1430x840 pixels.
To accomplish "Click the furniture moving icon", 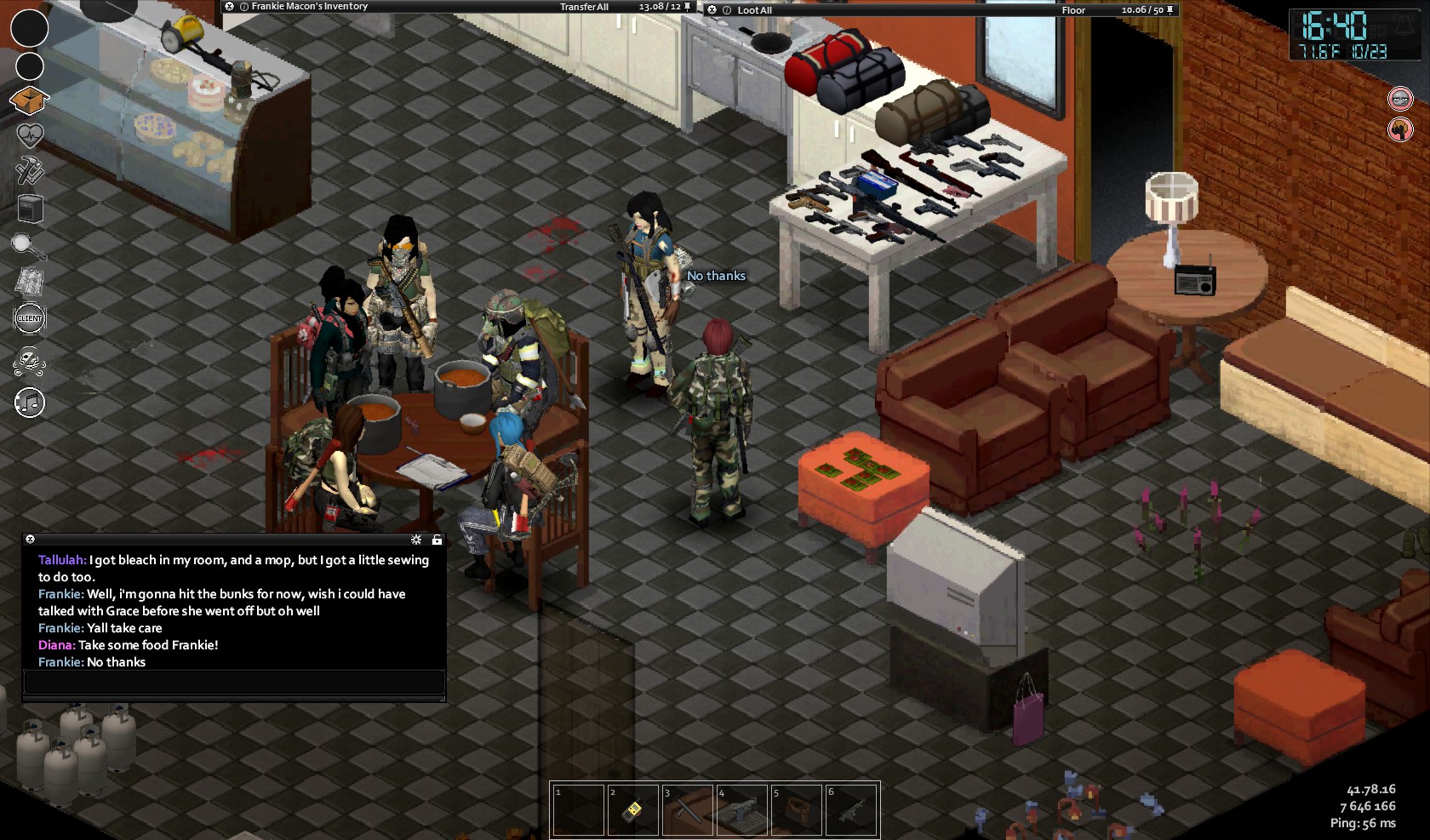I will 30,208.
